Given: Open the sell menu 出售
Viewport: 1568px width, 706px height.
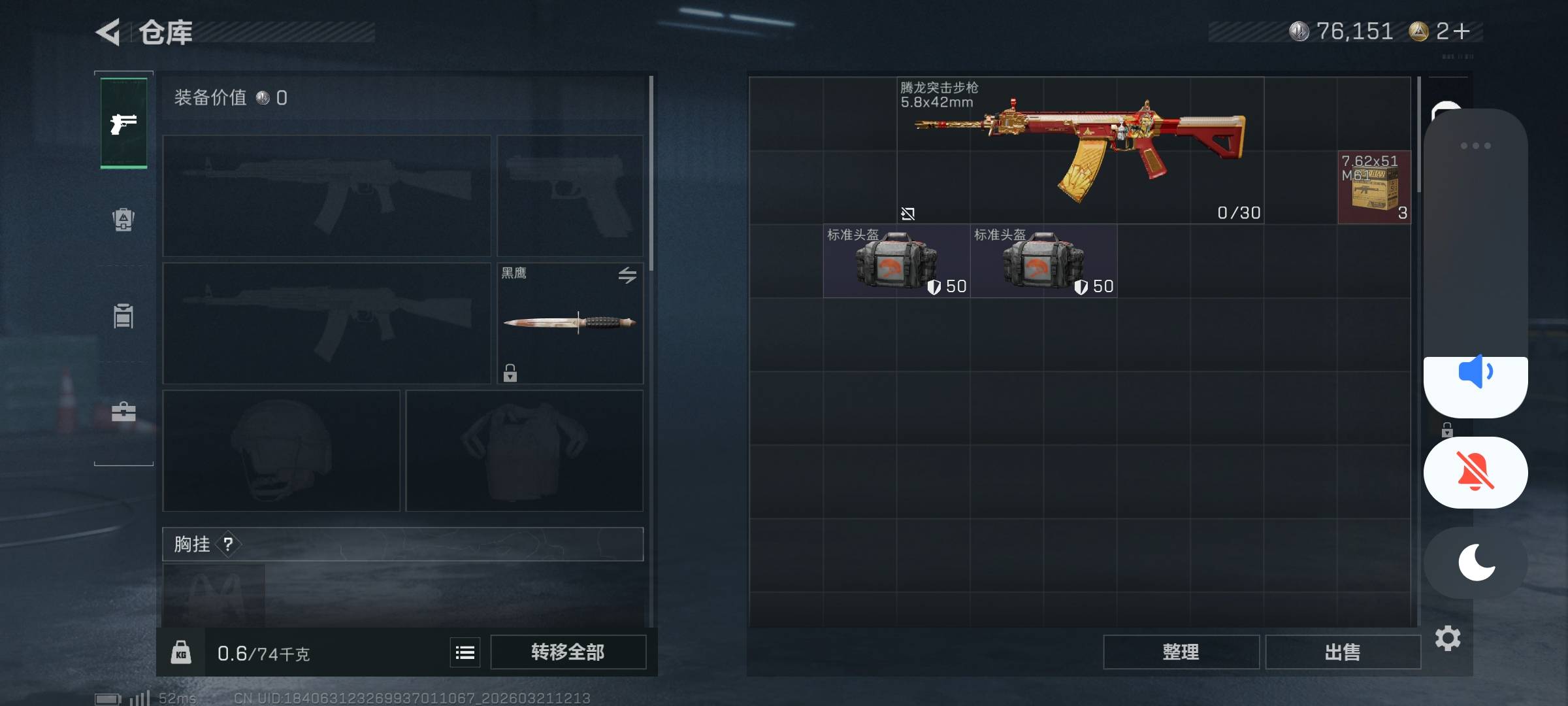Looking at the screenshot, I should click(1343, 652).
